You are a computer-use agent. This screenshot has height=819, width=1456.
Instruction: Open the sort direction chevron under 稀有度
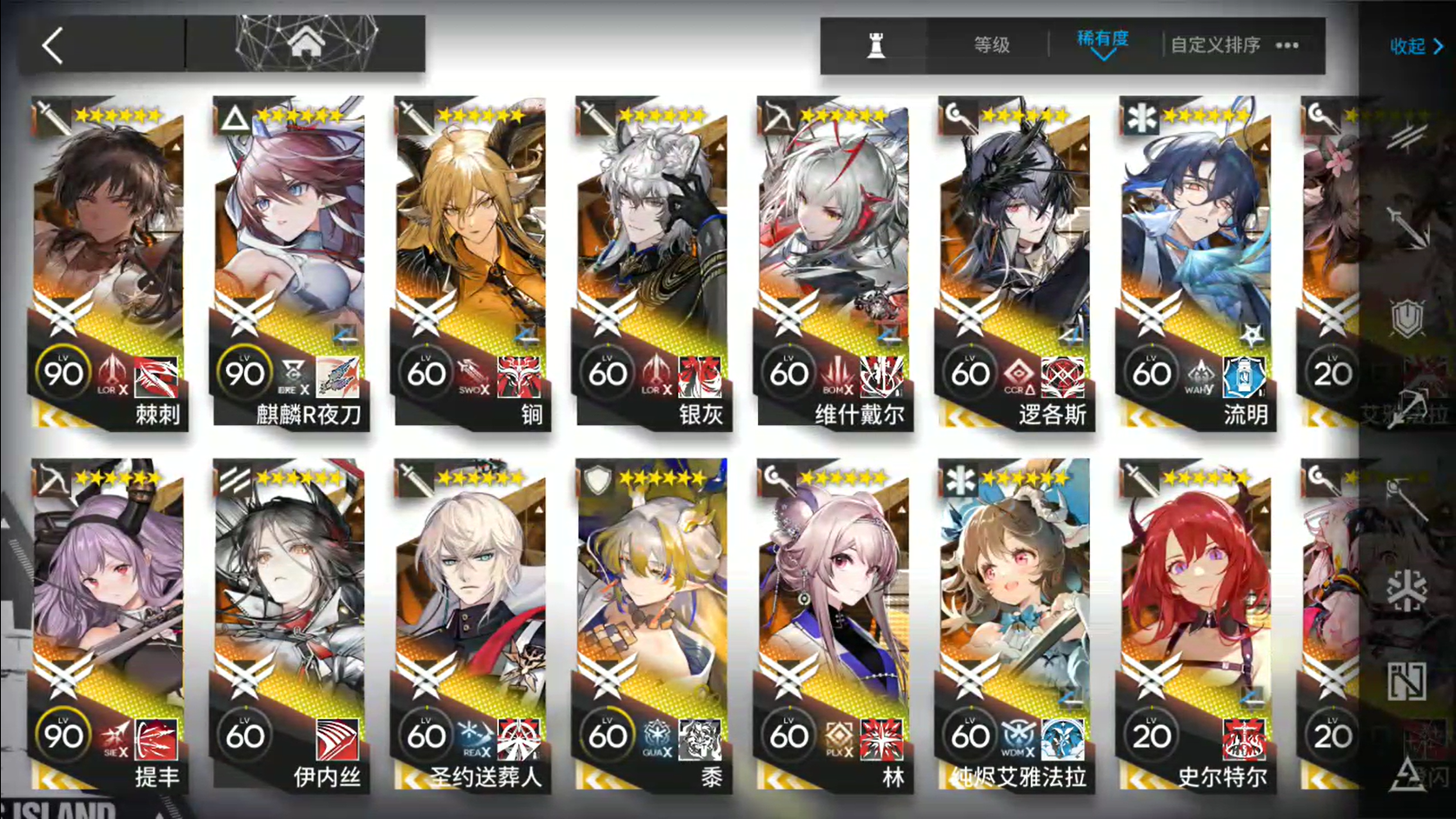coord(1104,57)
